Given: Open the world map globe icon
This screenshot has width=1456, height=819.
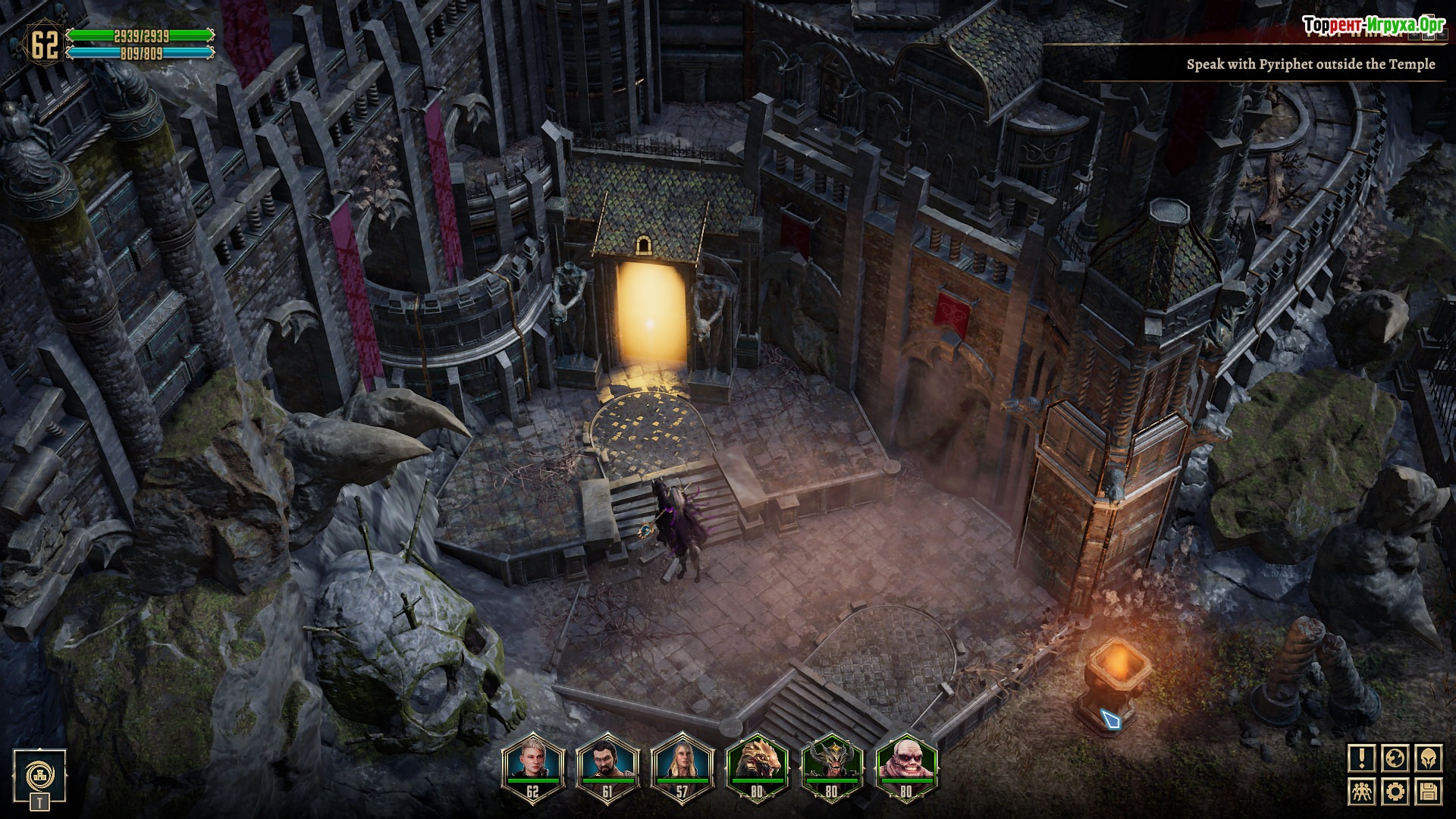Looking at the screenshot, I should [x=1396, y=758].
